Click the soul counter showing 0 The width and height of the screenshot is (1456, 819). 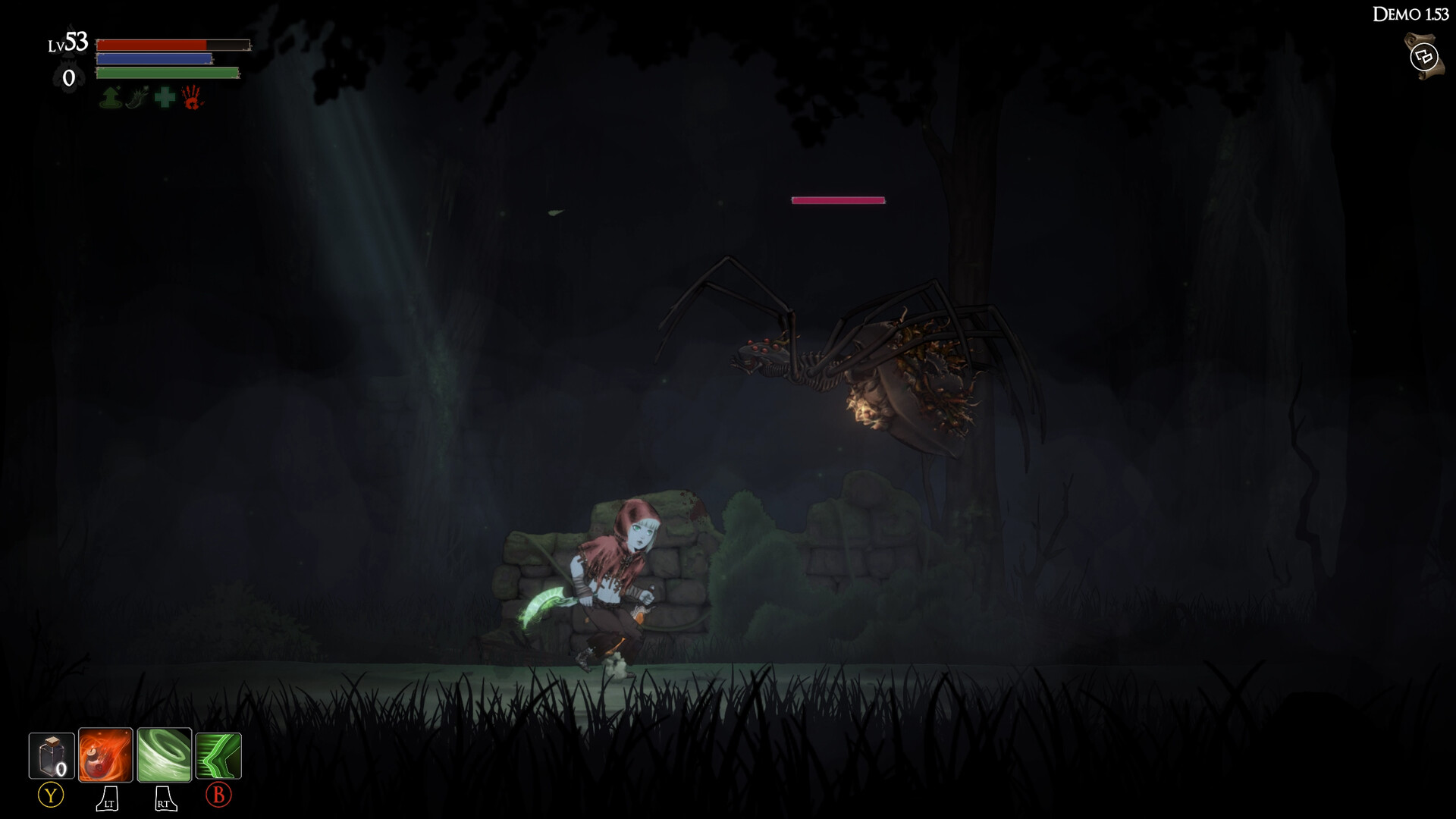pyautogui.click(x=70, y=77)
